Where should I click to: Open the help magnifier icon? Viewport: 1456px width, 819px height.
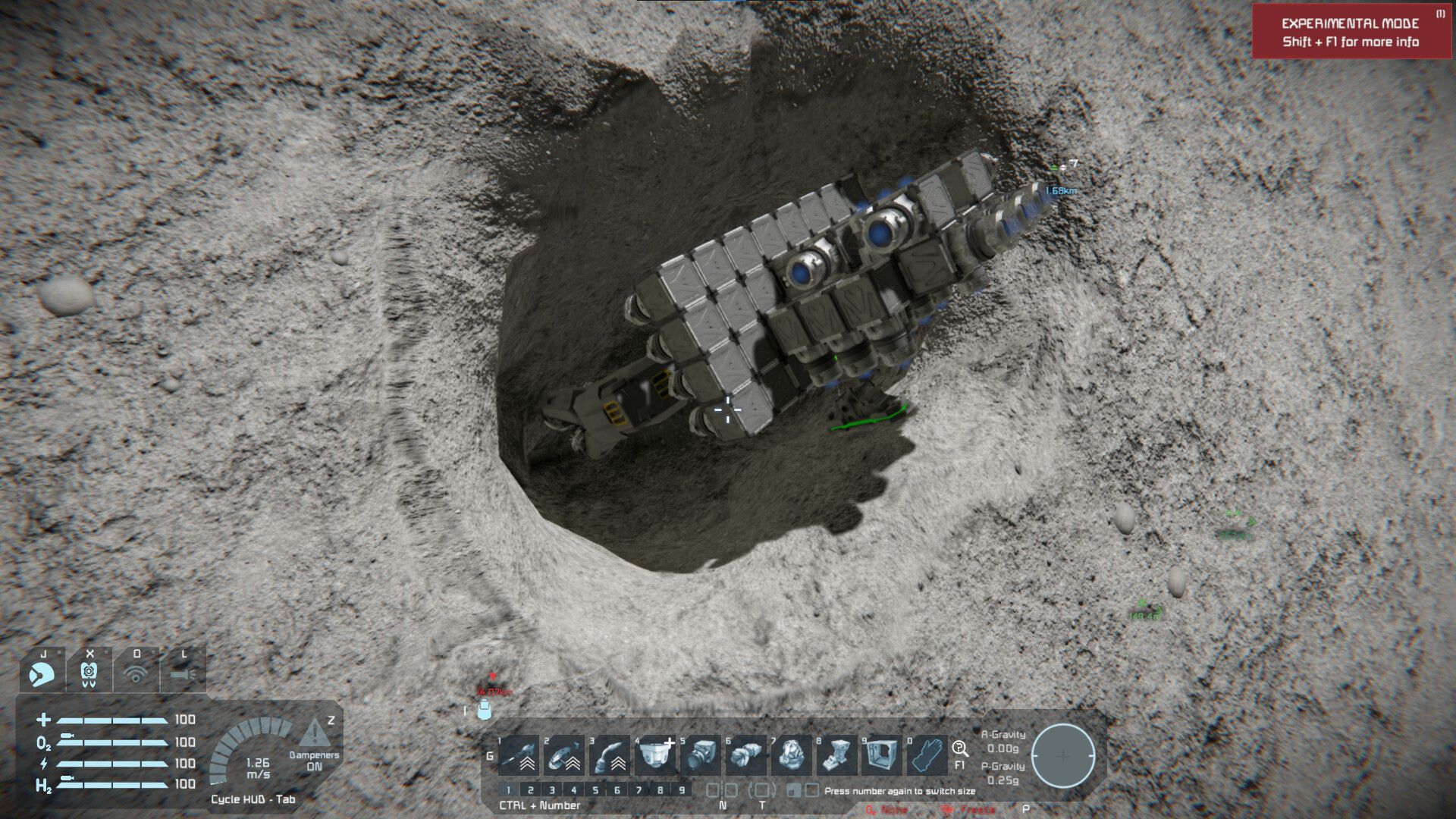click(x=959, y=749)
